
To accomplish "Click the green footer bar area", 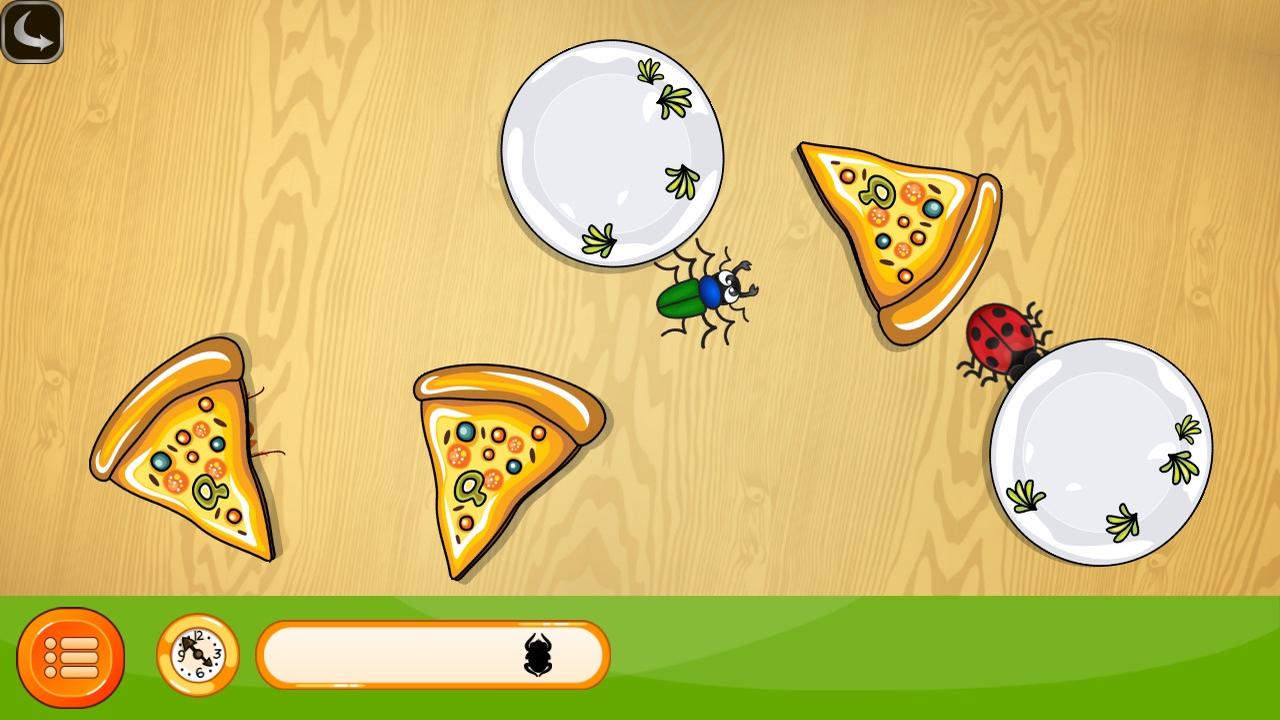I will pyautogui.click(x=800, y=660).
